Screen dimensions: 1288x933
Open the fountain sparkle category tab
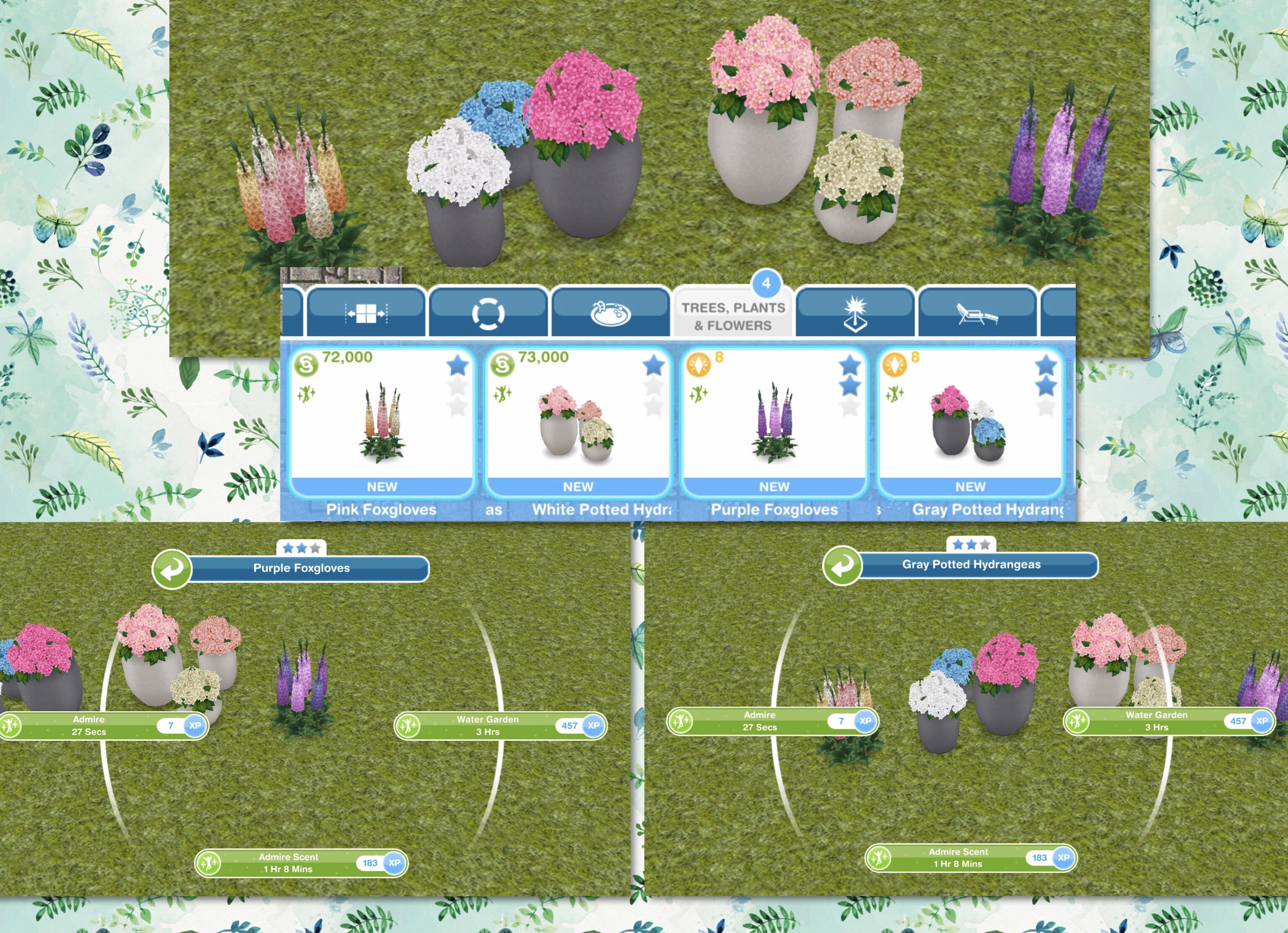tap(855, 313)
